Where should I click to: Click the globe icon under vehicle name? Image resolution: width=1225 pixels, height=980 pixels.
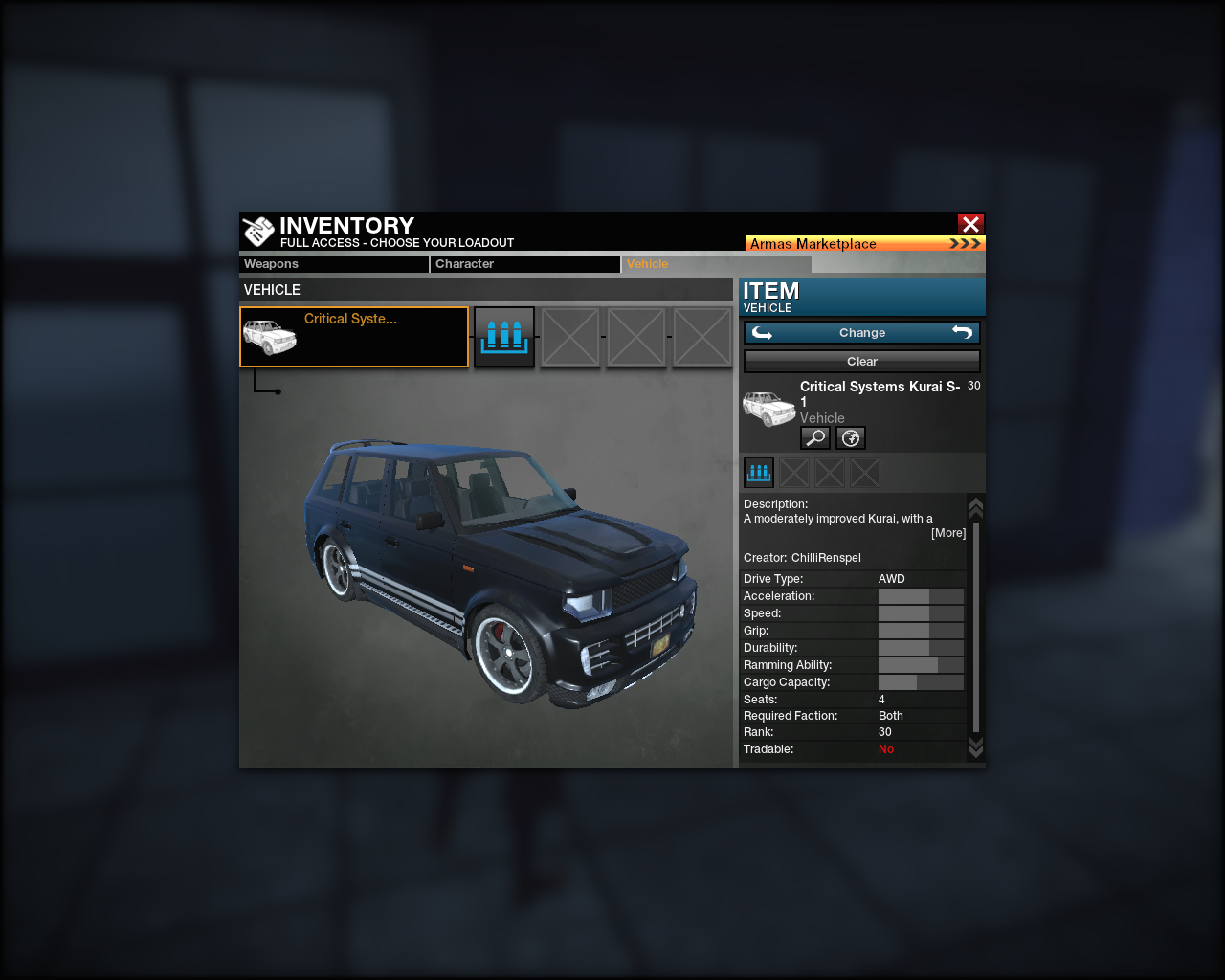[x=851, y=438]
